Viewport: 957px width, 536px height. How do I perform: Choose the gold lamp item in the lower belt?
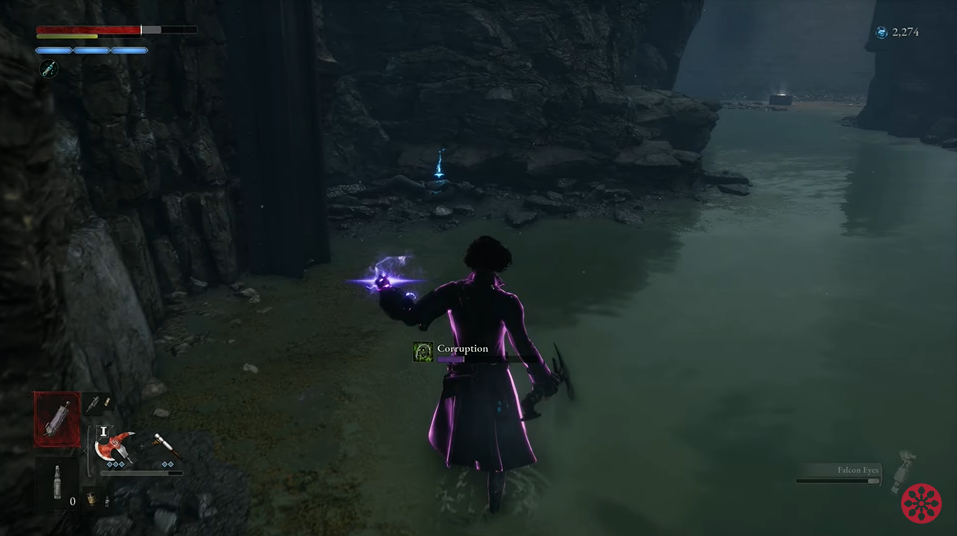90,499
